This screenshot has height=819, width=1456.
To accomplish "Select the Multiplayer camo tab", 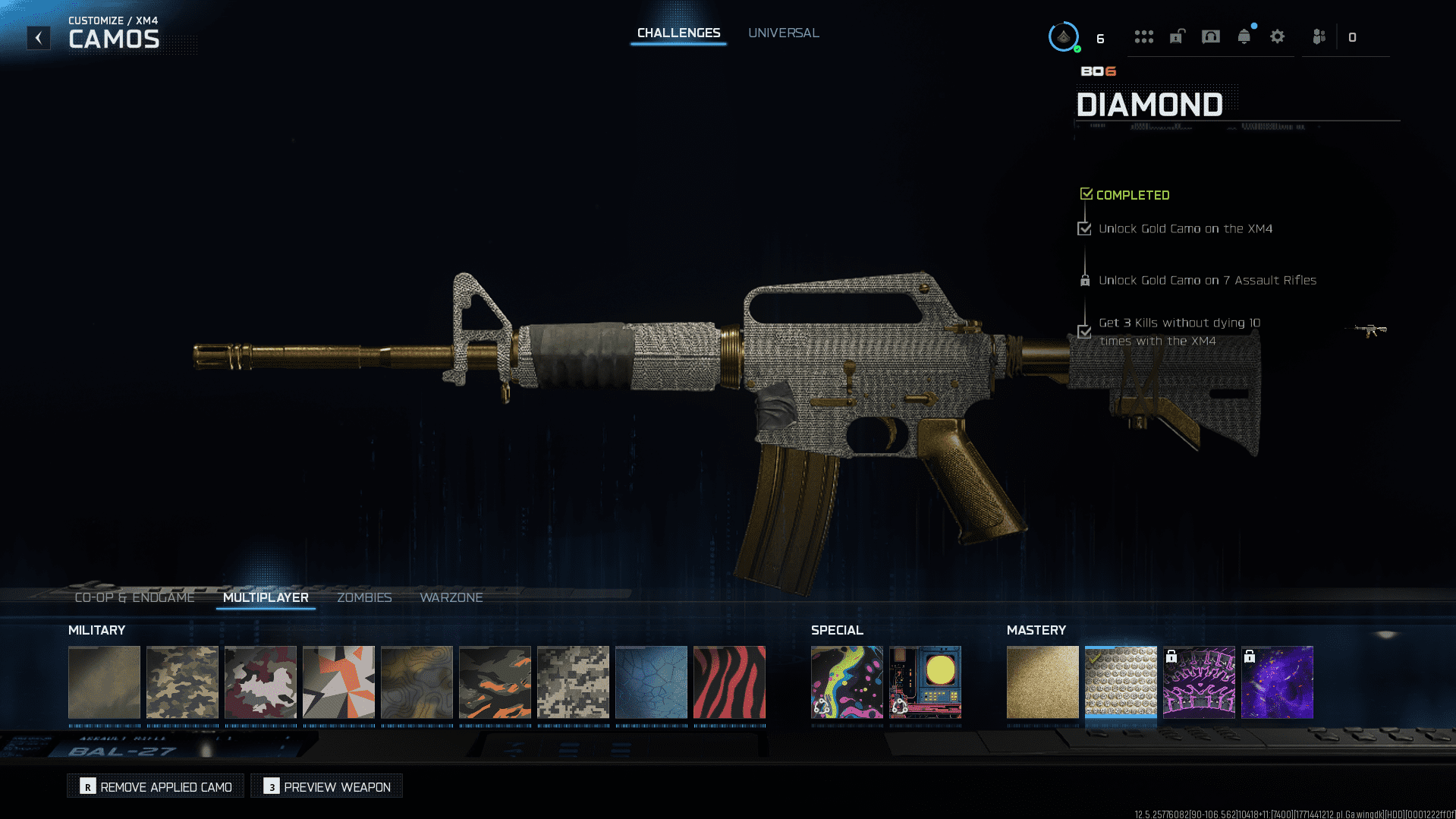I will pos(266,597).
